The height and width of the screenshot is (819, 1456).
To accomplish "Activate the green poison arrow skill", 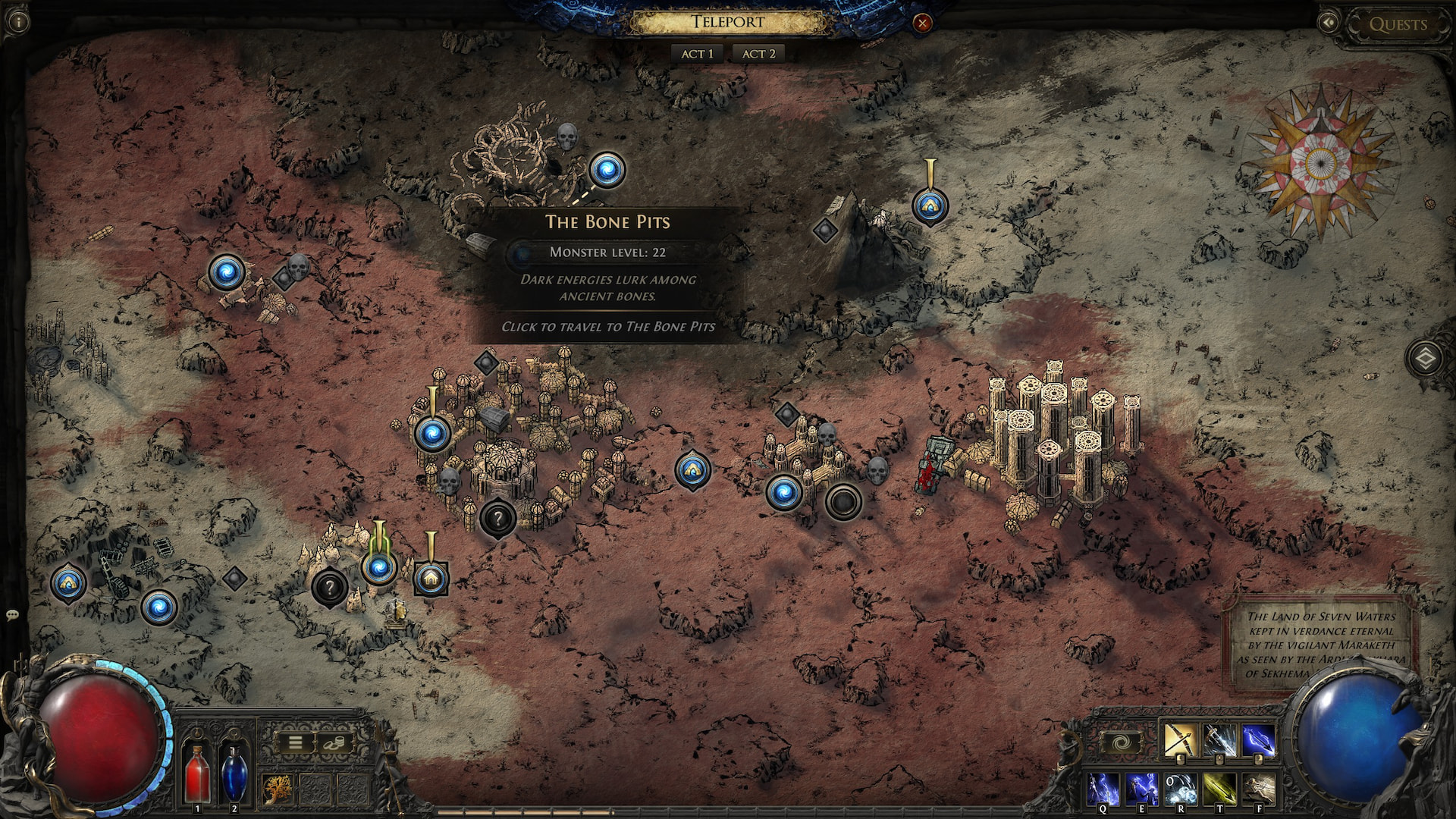I will point(1219,789).
